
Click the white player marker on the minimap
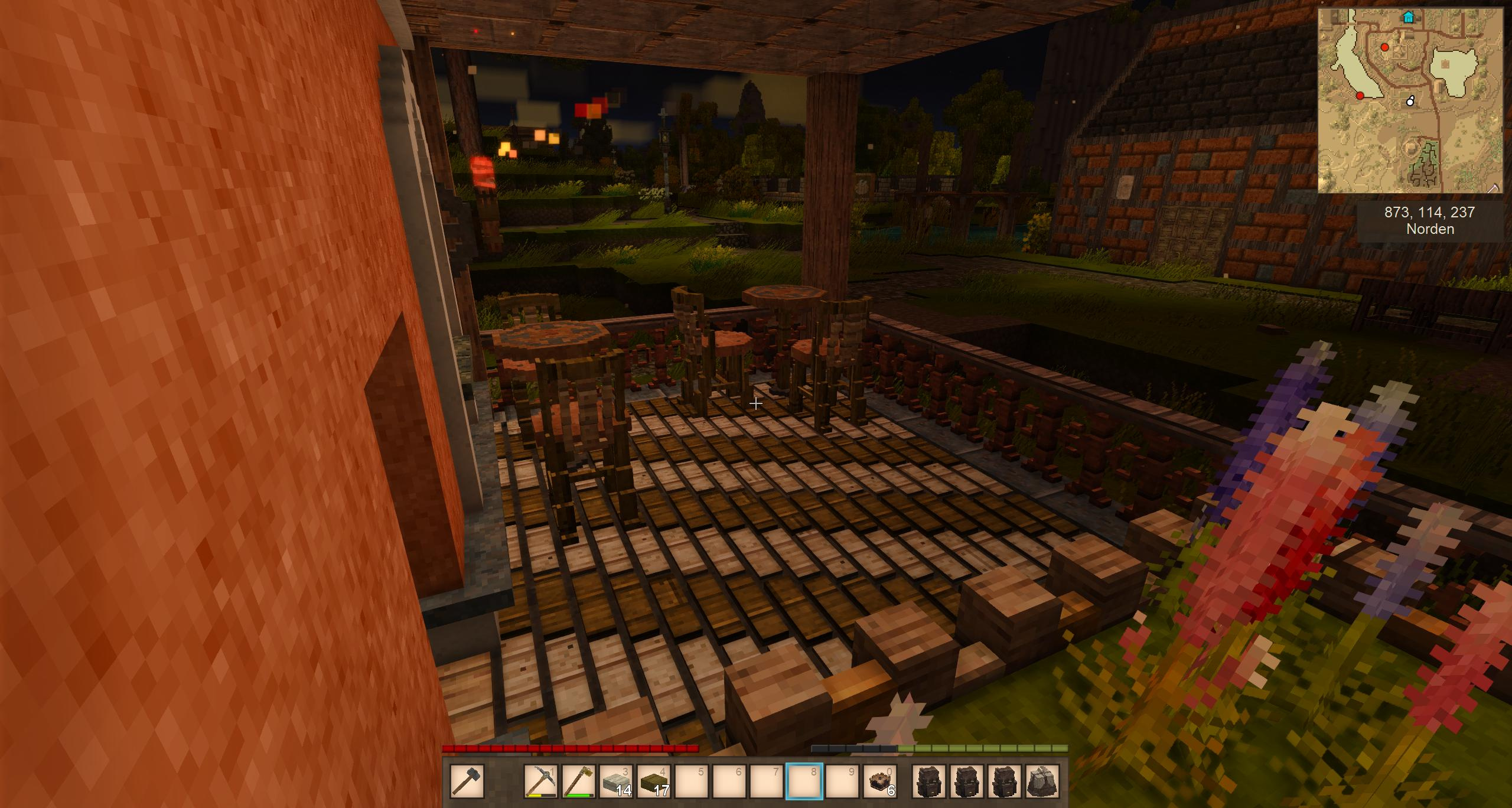point(1410,102)
